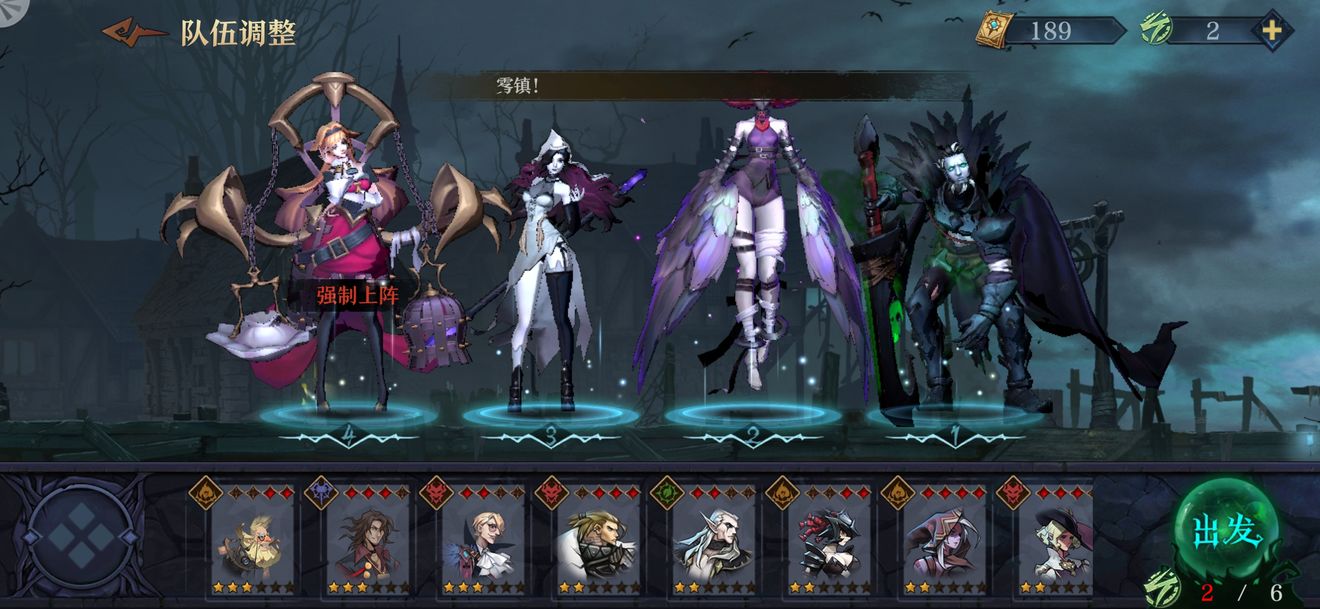Select the forced-deploy heroine in slot 4
This screenshot has height=609, width=1320.
coord(345,250)
